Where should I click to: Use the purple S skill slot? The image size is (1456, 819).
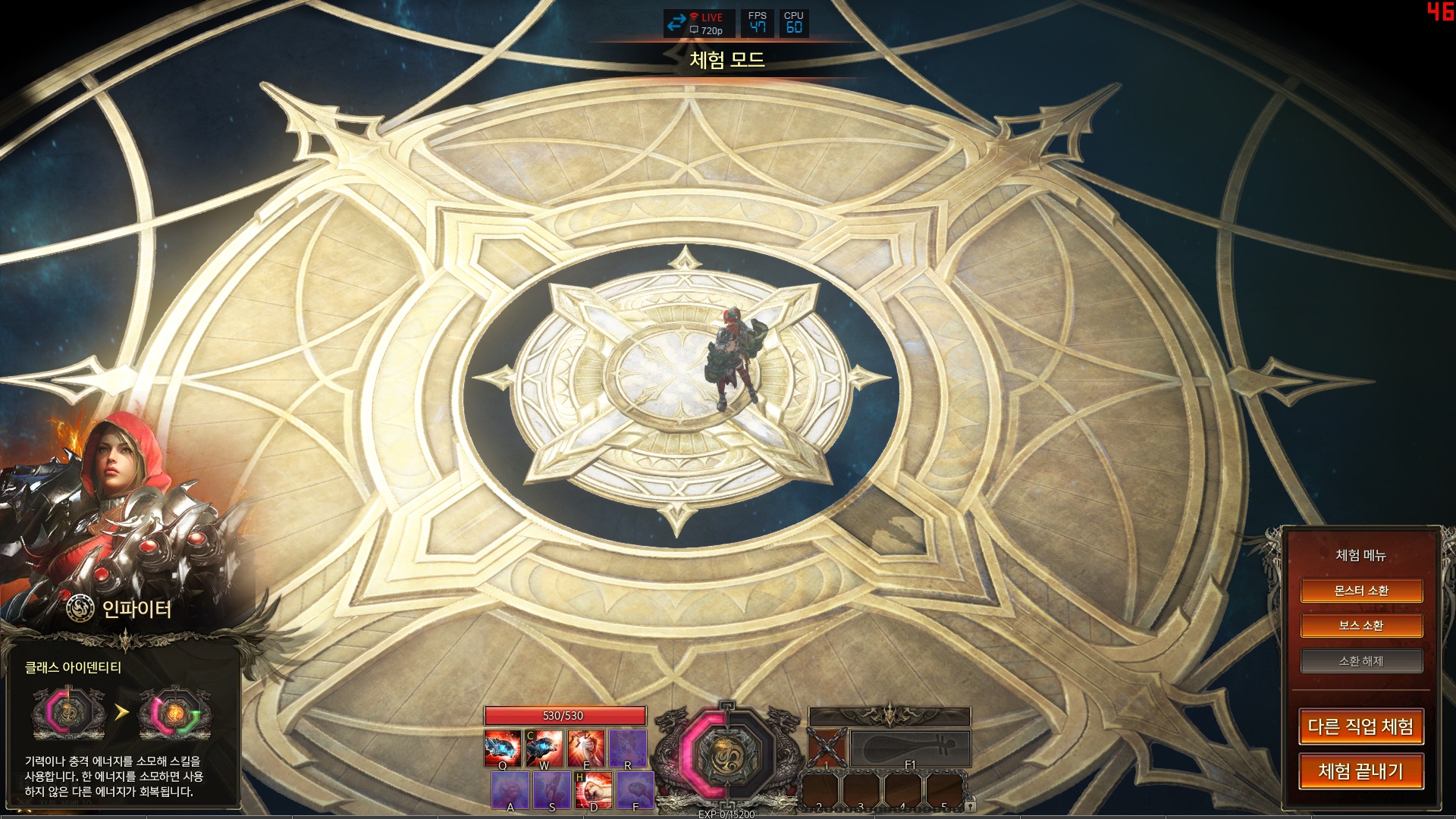pos(552,790)
